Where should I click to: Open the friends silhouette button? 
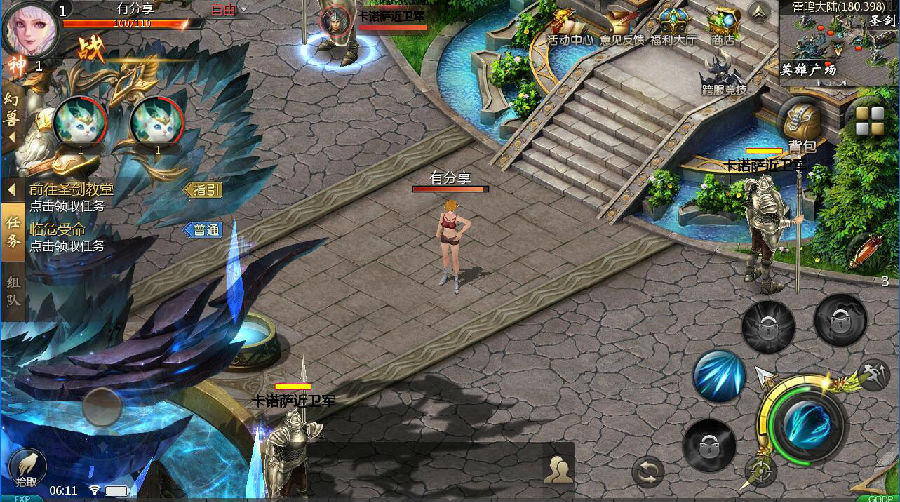(x=557, y=465)
